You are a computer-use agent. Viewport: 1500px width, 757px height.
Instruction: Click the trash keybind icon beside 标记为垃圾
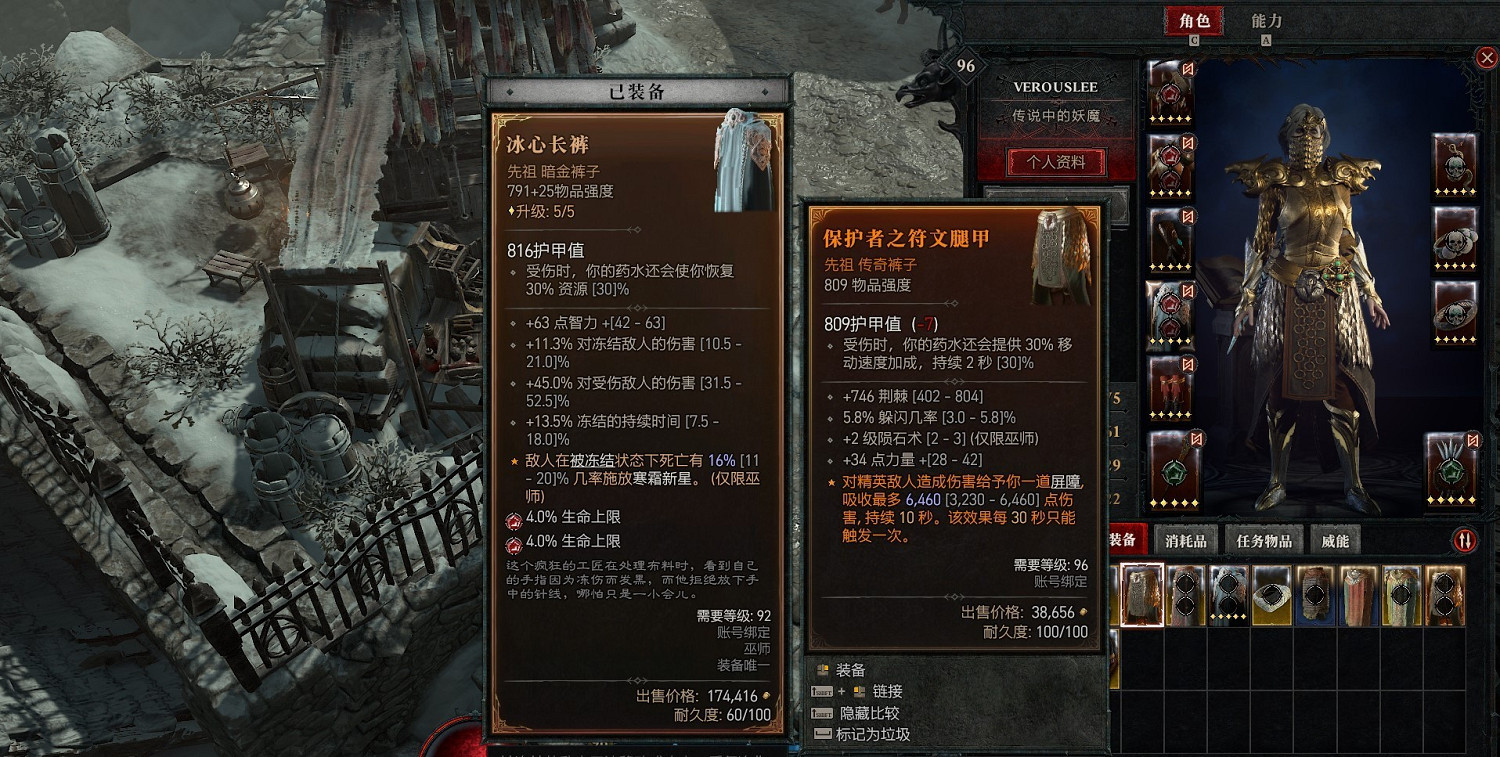click(x=822, y=735)
